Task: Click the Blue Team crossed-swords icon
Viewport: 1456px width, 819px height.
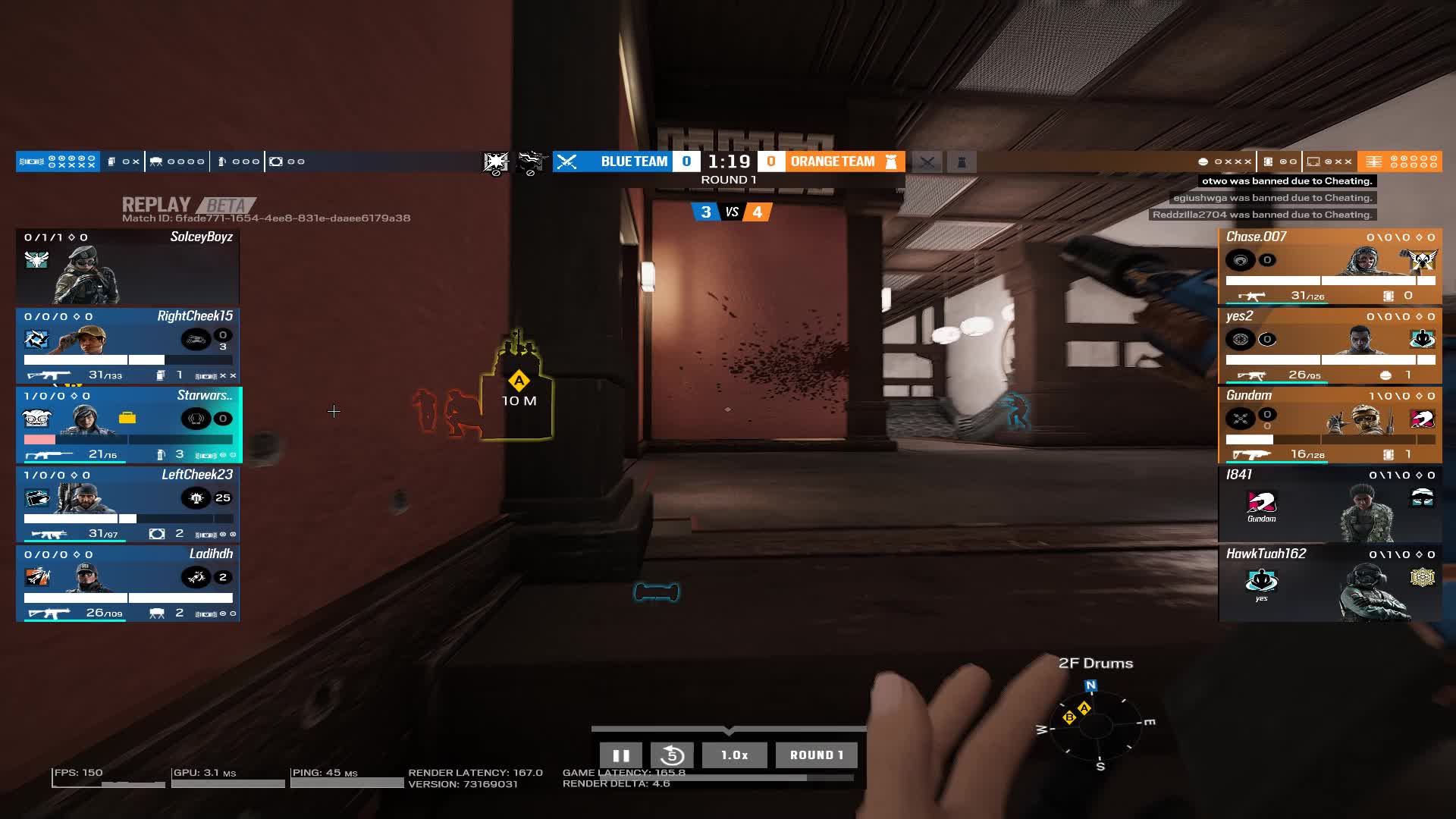Action: [x=567, y=161]
